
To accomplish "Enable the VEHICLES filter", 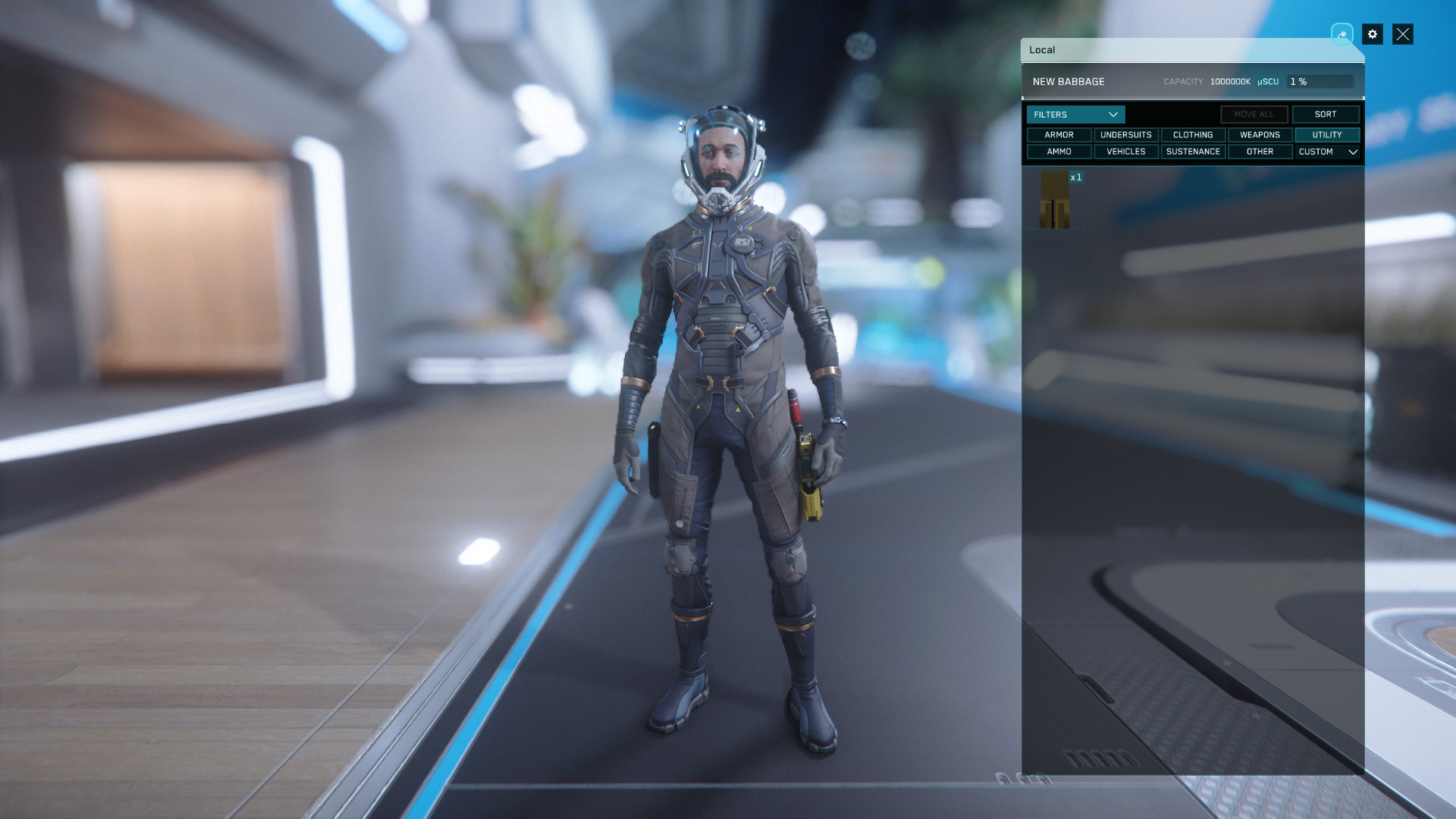I will pos(1125,152).
